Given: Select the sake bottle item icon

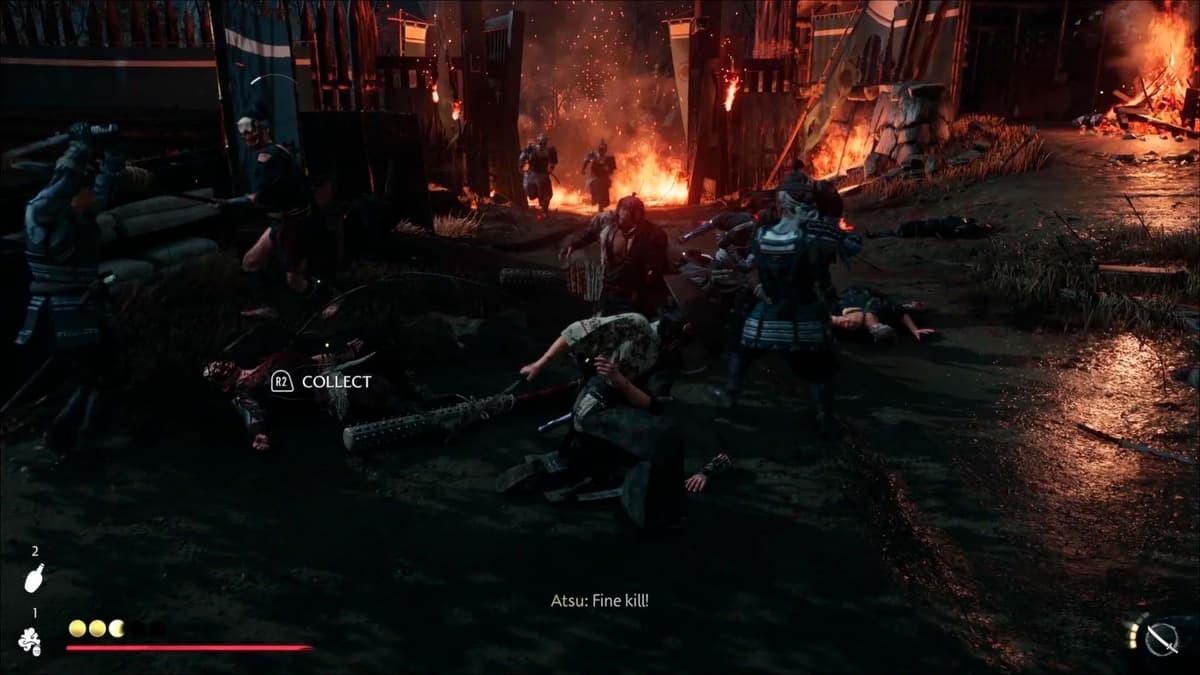Looking at the screenshot, I should [x=34, y=578].
